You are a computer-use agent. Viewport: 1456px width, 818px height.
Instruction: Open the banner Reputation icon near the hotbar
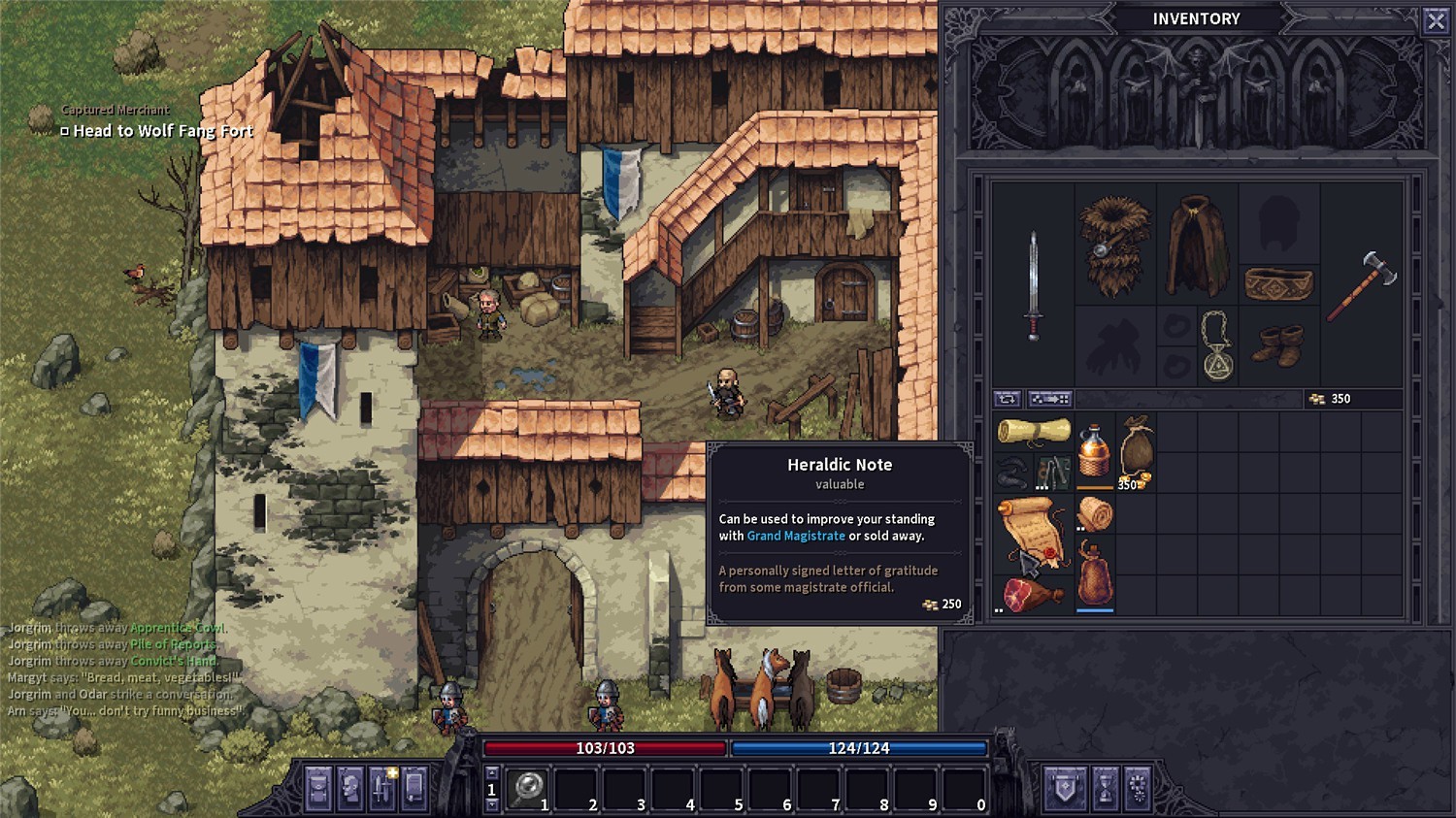point(1065,788)
